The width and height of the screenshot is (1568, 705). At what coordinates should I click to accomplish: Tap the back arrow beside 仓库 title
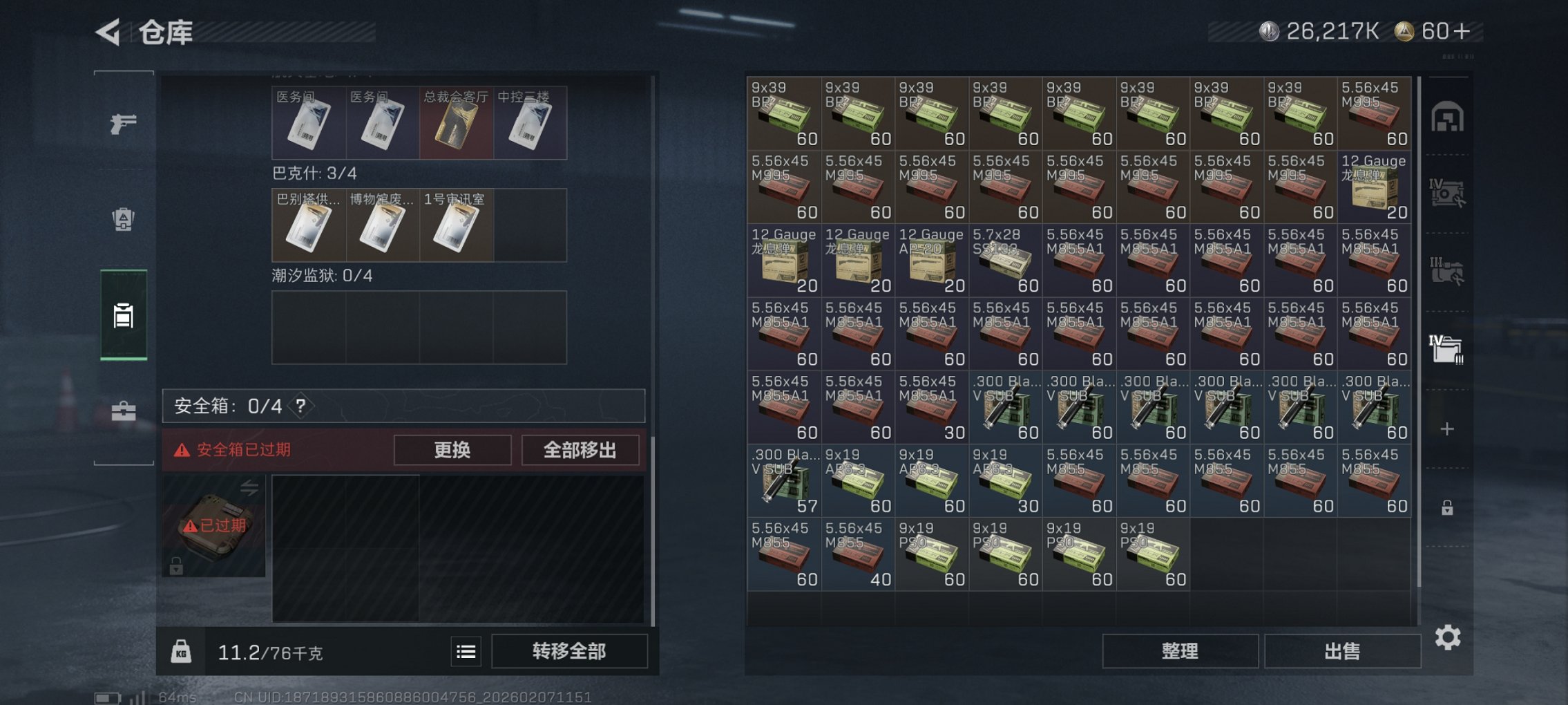(107, 32)
